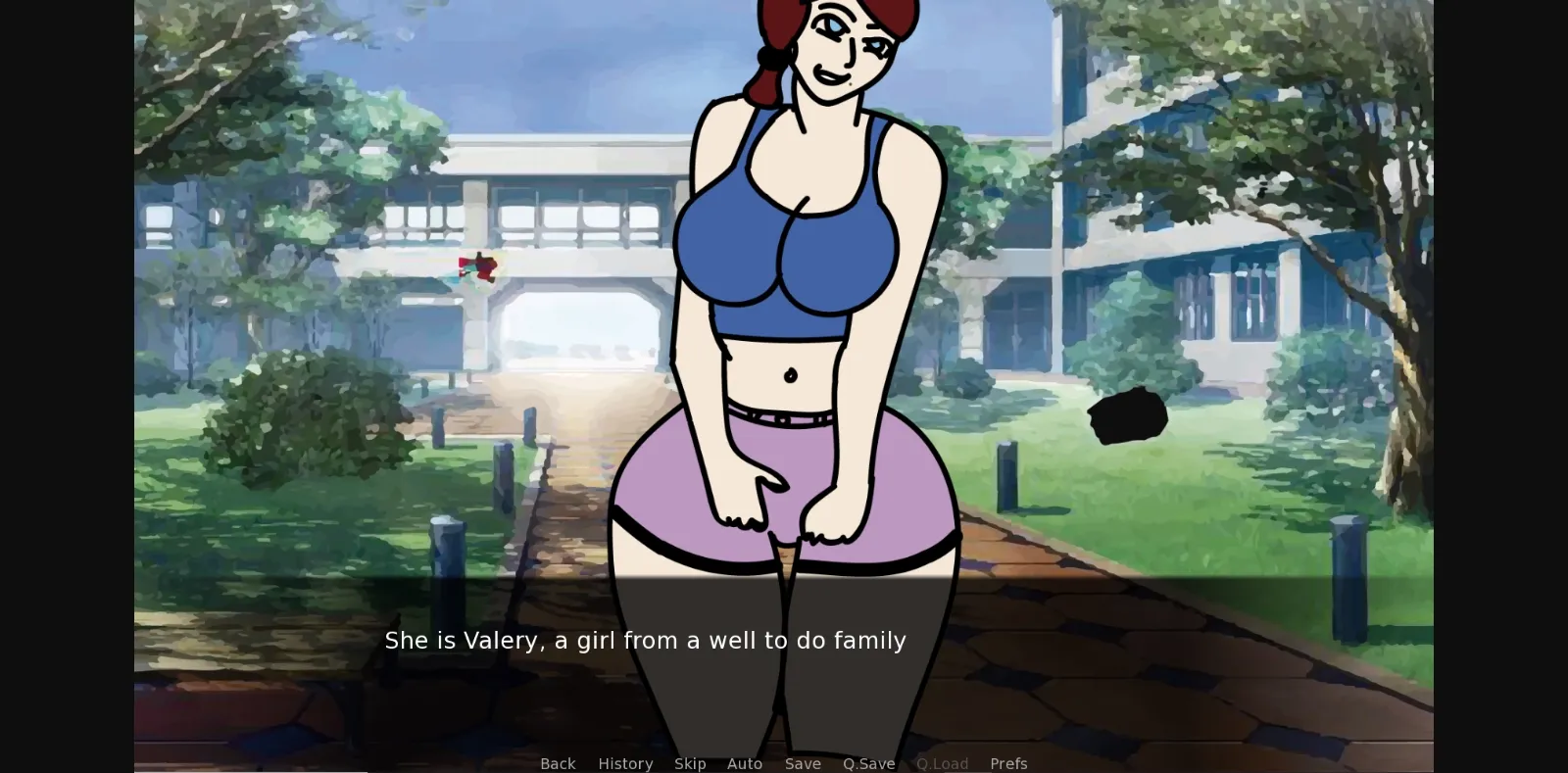Click History between Back and Skip
The height and width of the screenshot is (773, 1568).
click(x=625, y=763)
